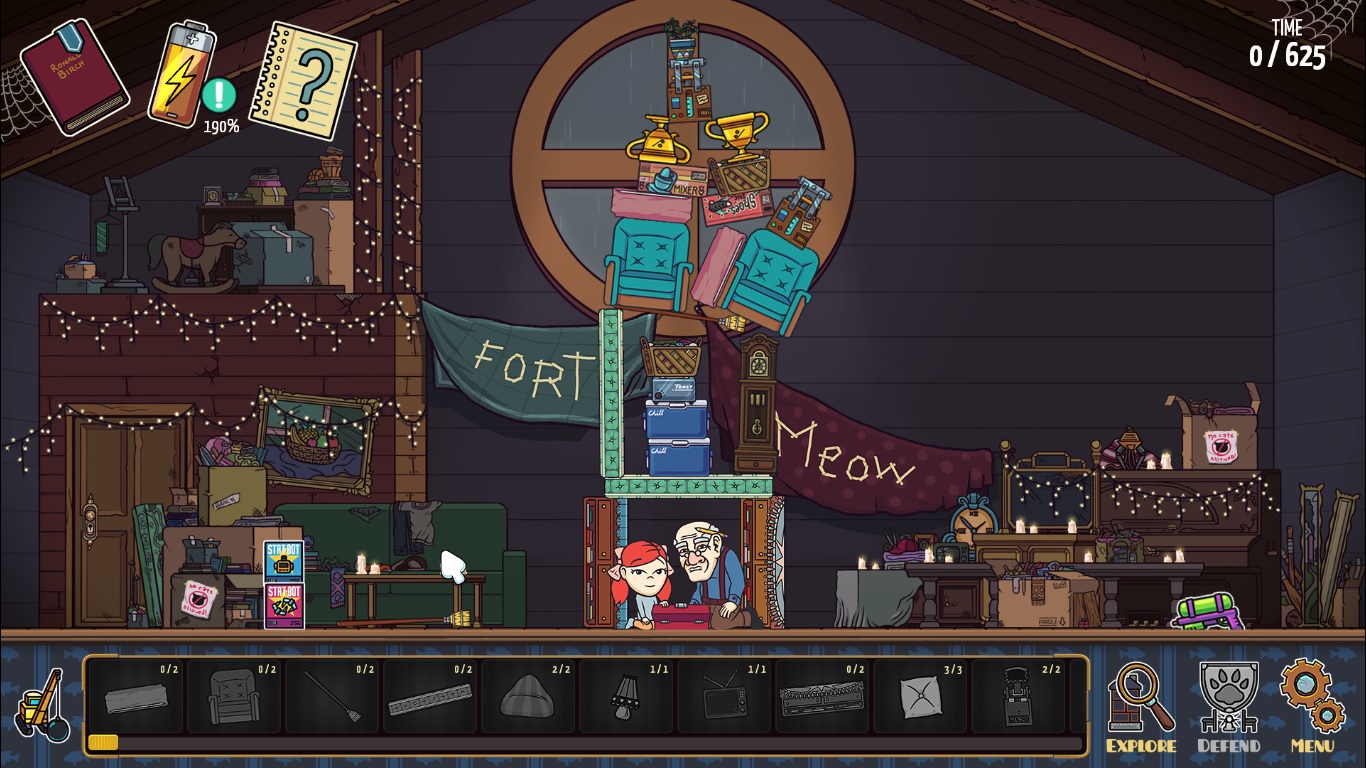1366x768 pixels.
Task: Switch to Defend mode
Action: point(1228,707)
